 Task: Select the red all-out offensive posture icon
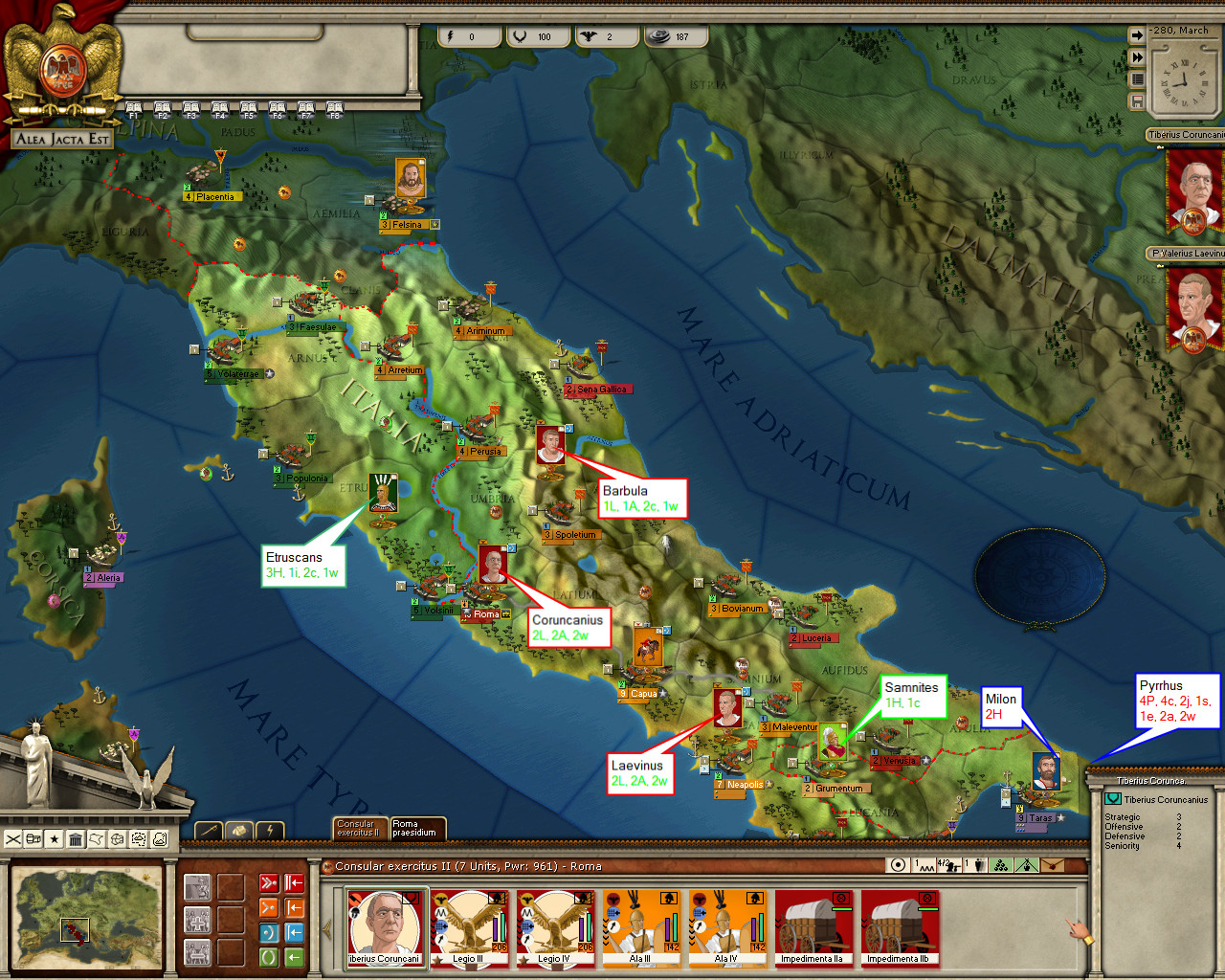coord(269,882)
